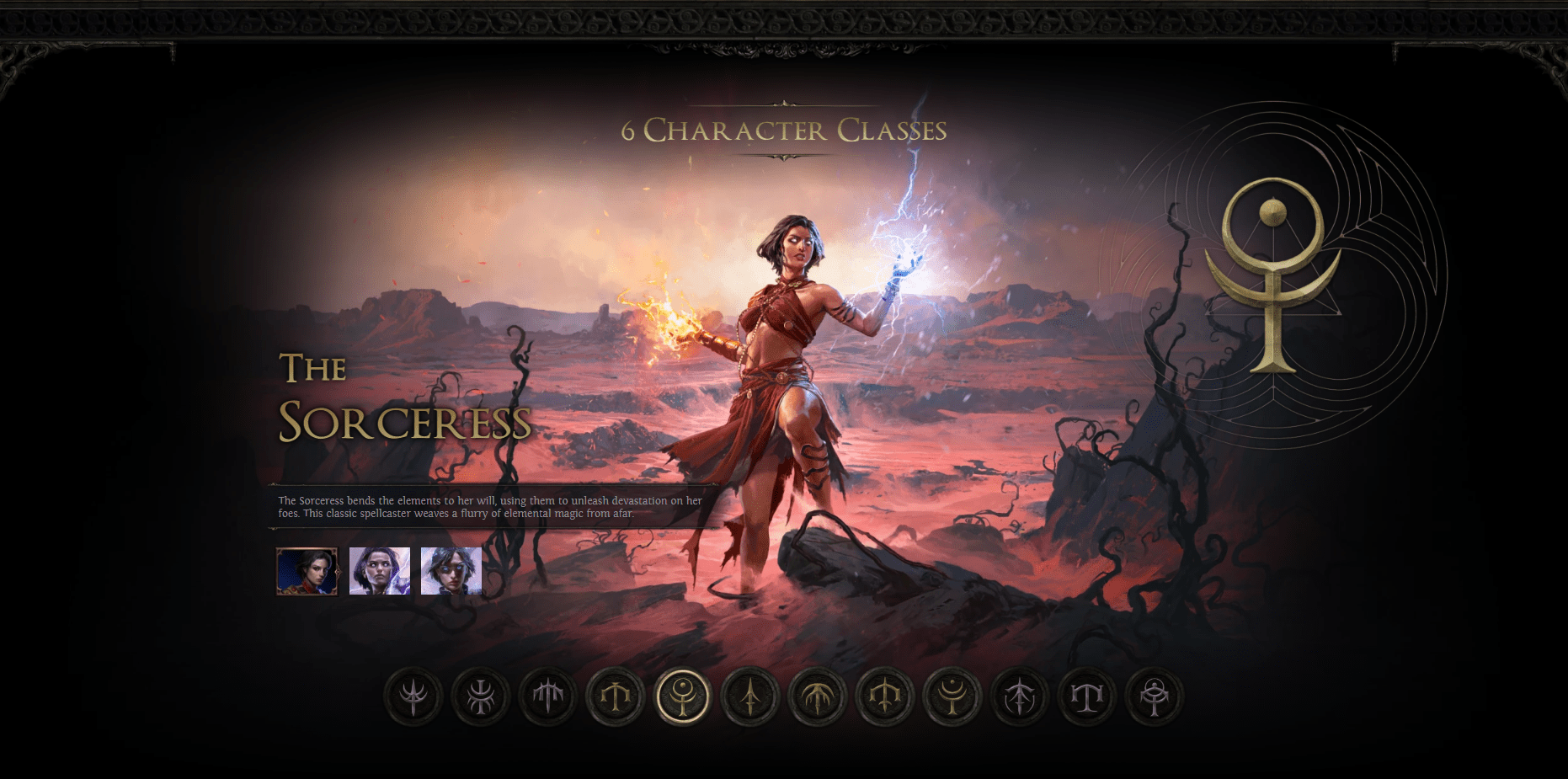Open the first framed Sorceress portrait thumbnail

307,572
